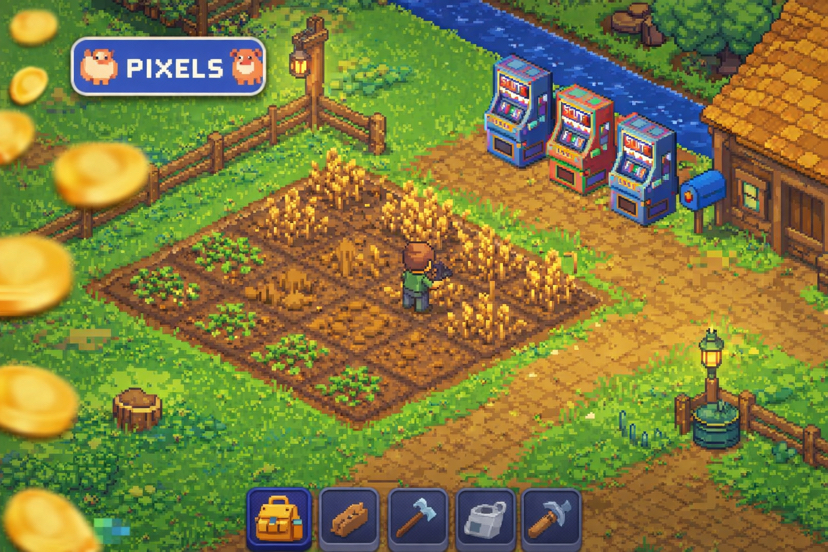
Task: Open the yellow backpack inventory slot
Action: (x=279, y=518)
